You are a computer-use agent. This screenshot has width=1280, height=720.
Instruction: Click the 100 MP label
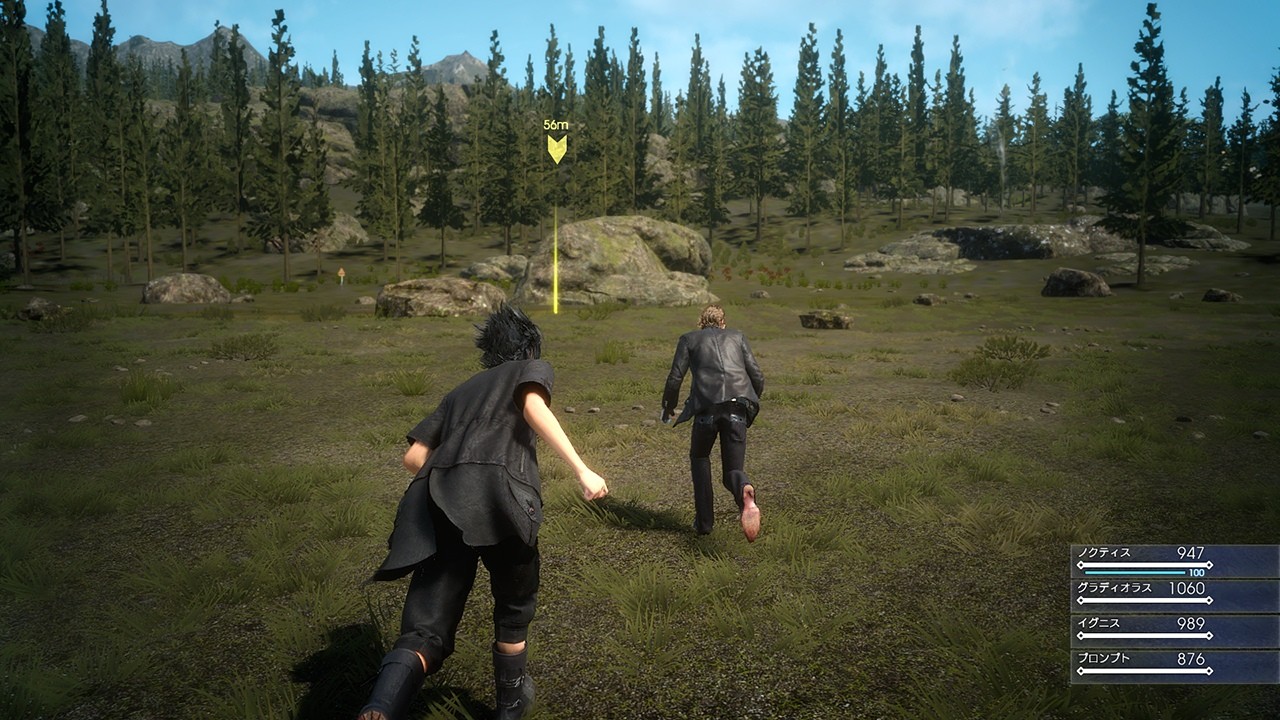(1195, 572)
